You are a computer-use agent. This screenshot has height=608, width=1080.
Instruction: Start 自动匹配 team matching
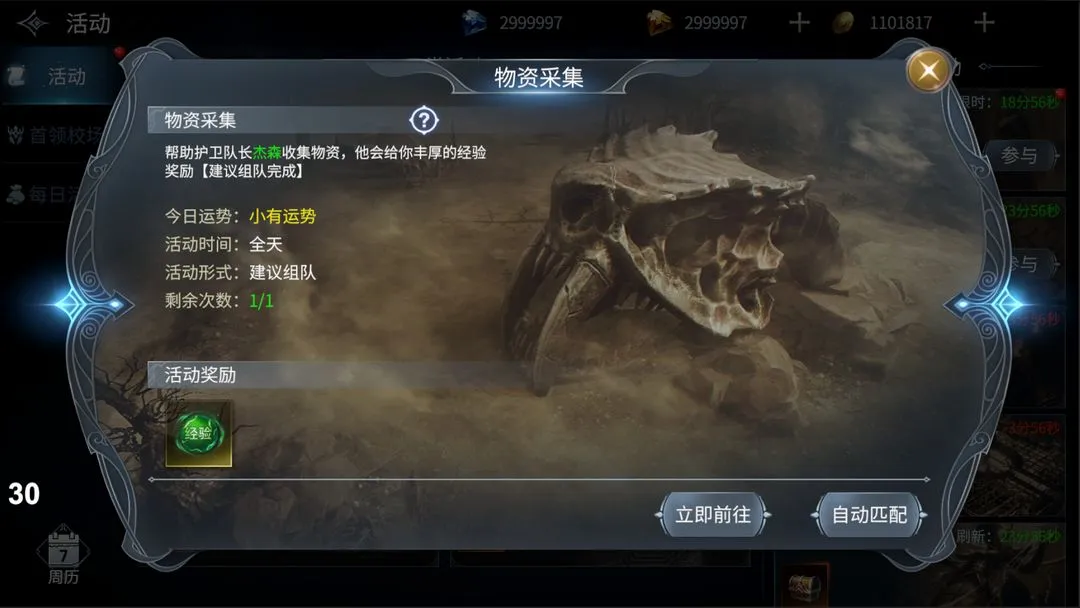coord(869,515)
